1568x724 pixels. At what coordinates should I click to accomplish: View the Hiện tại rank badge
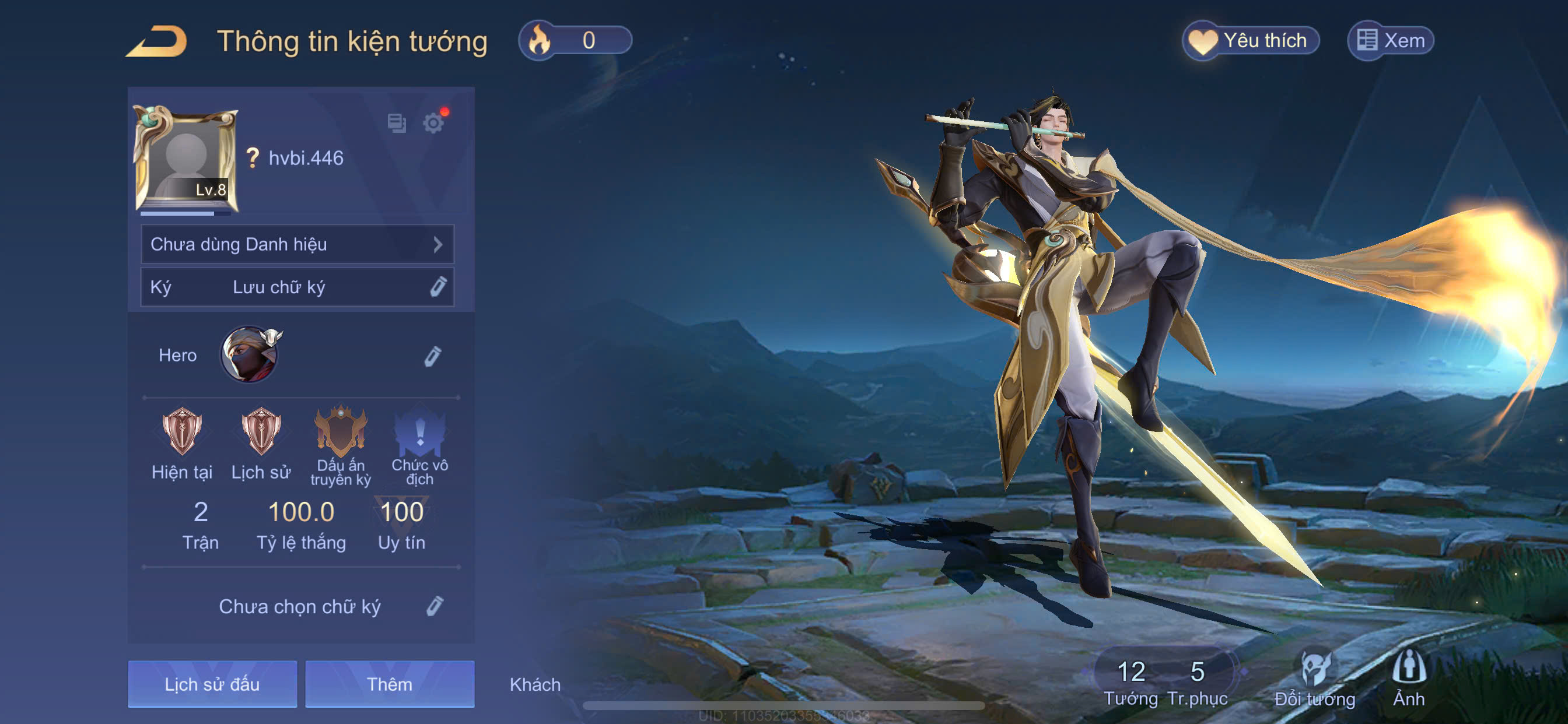point(181,433)
